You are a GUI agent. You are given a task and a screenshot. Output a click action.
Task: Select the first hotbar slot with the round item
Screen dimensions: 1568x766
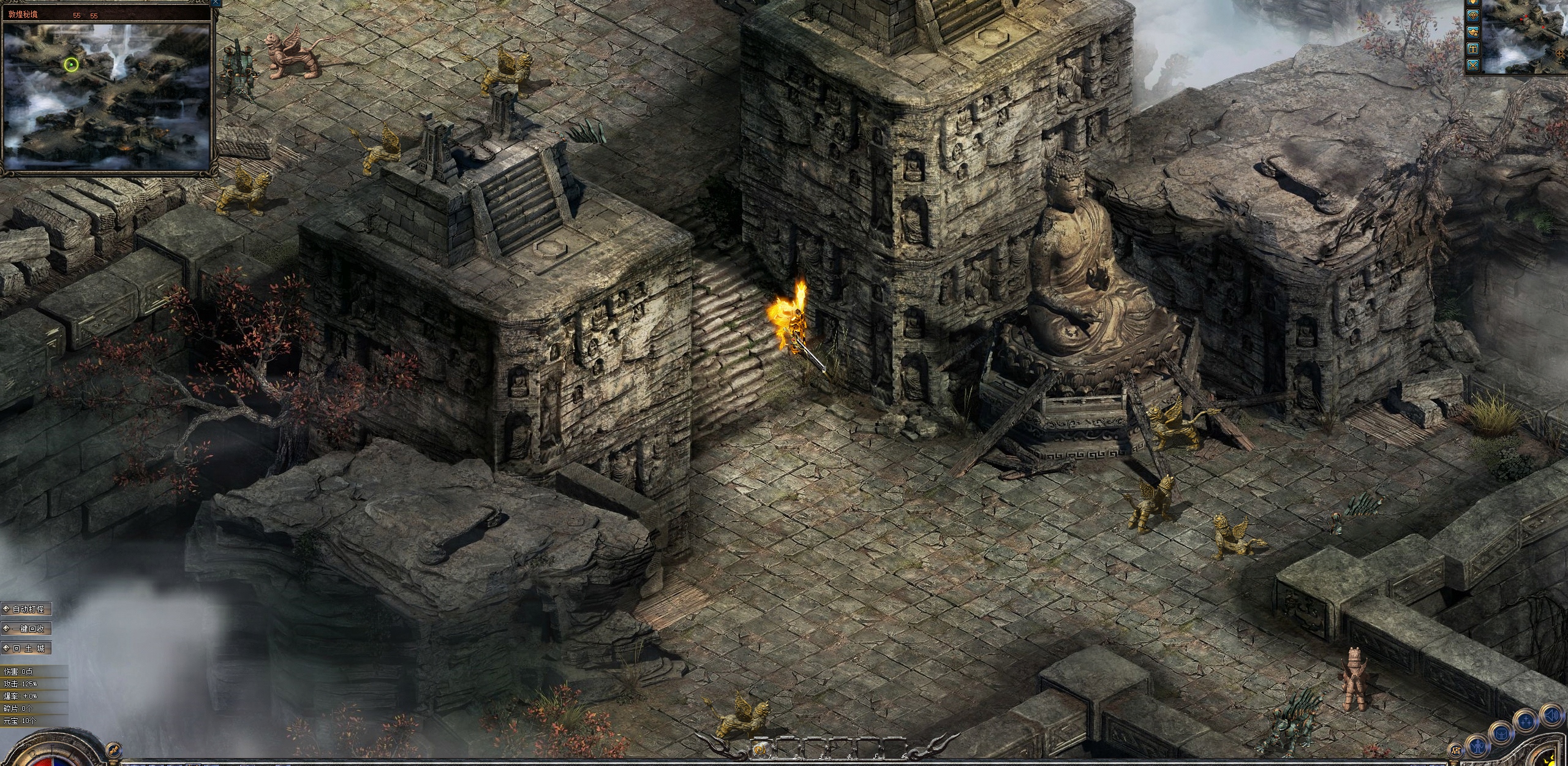759,749
